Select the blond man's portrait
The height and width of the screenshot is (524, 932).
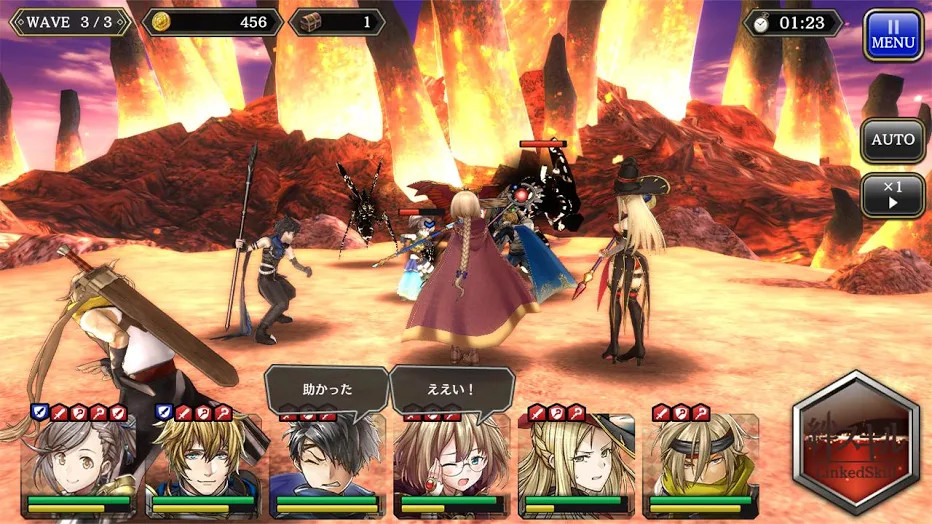(205, 458)
